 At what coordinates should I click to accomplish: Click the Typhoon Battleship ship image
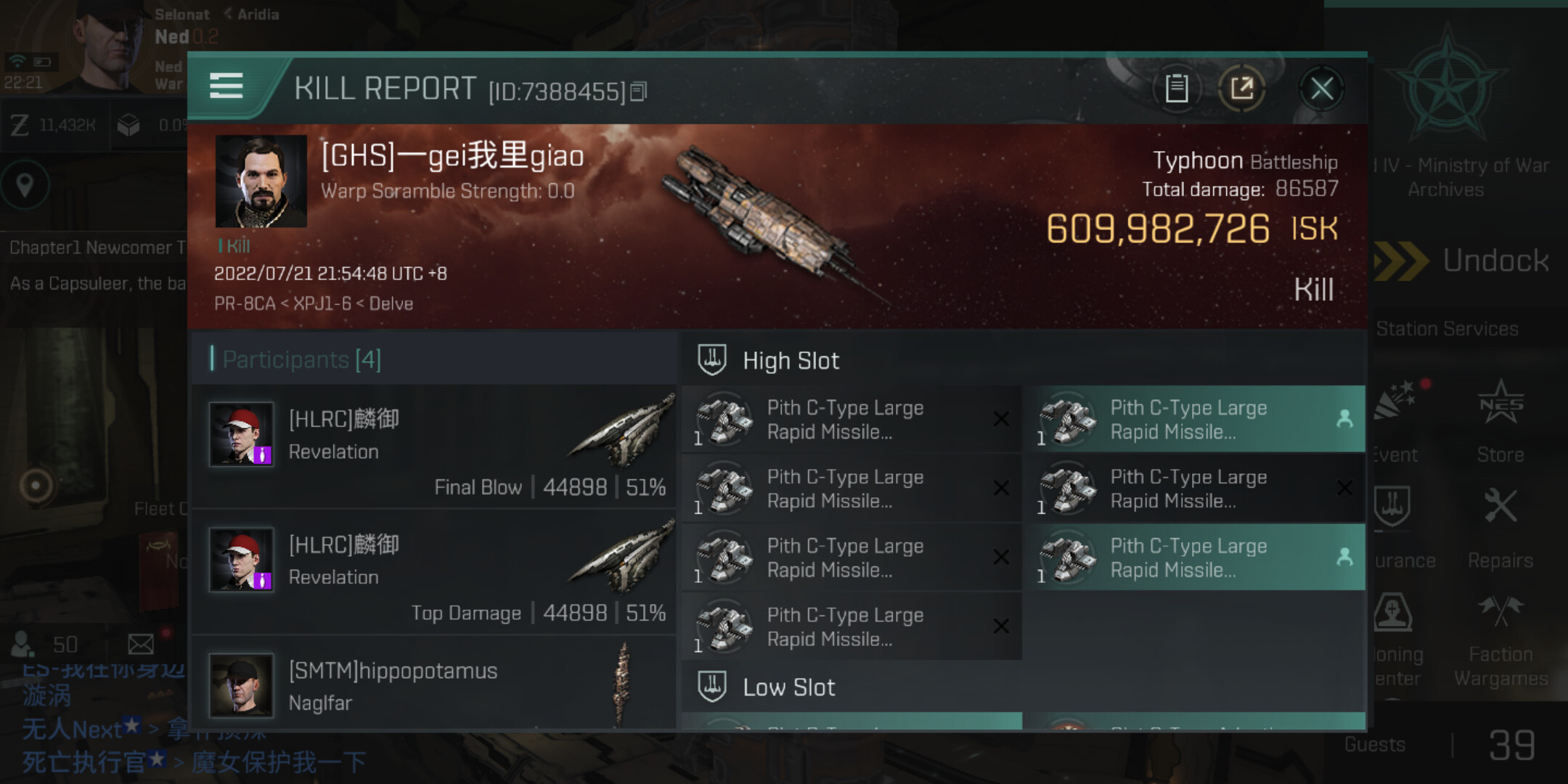click(x=769, y=218)
